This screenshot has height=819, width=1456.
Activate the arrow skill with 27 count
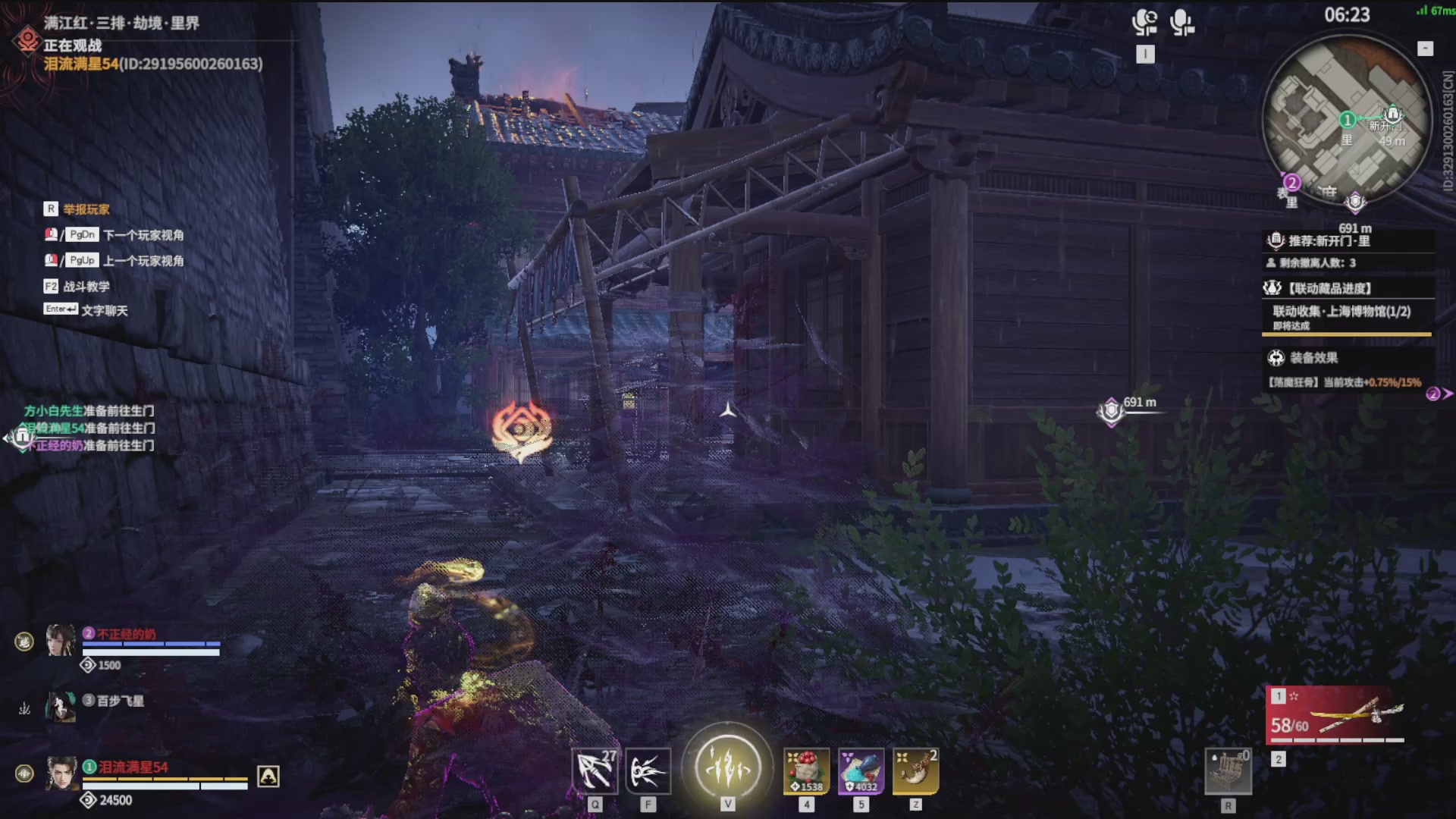click(x=595, y=771)
